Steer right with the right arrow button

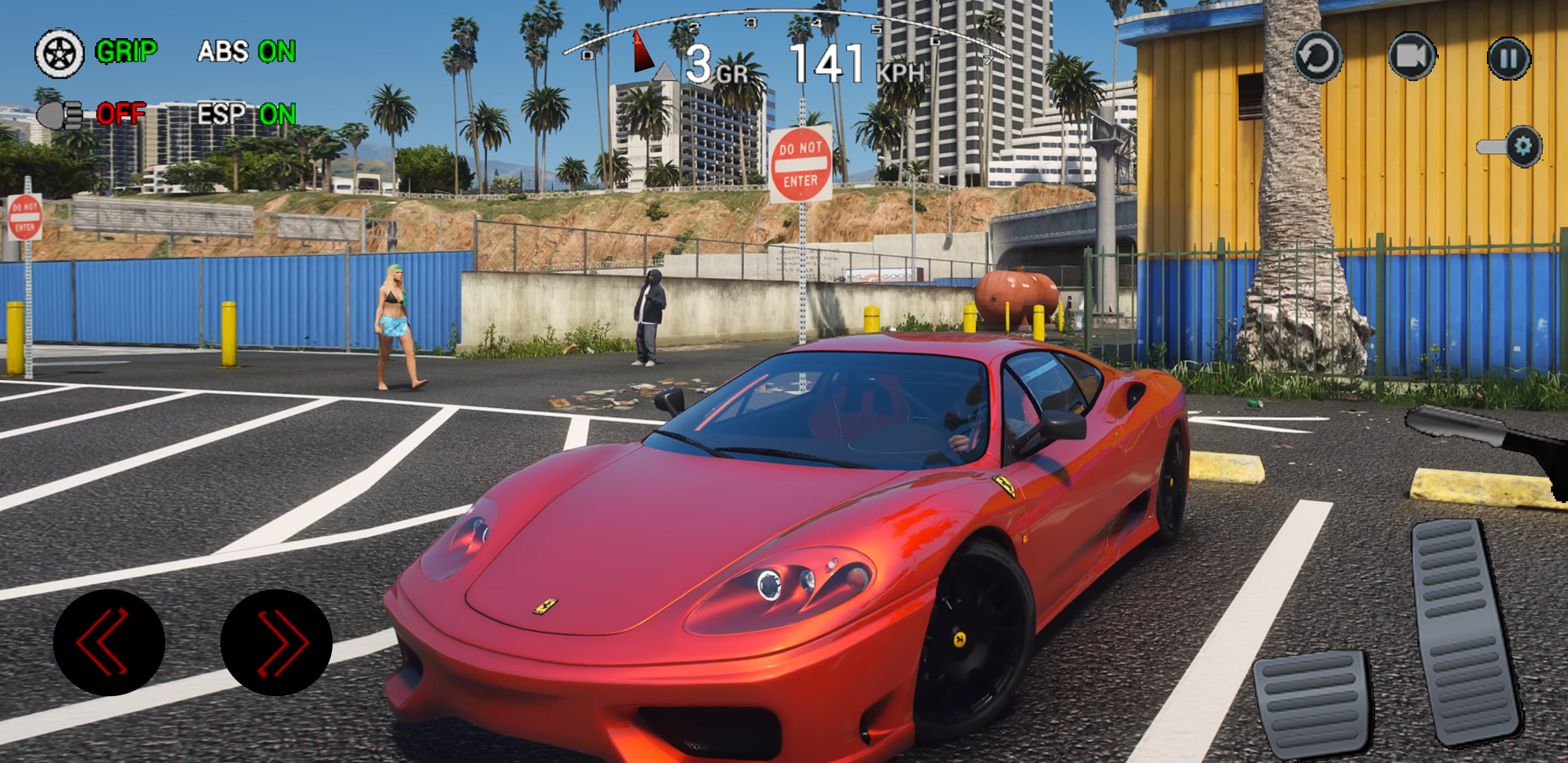(x=277, y=642)
